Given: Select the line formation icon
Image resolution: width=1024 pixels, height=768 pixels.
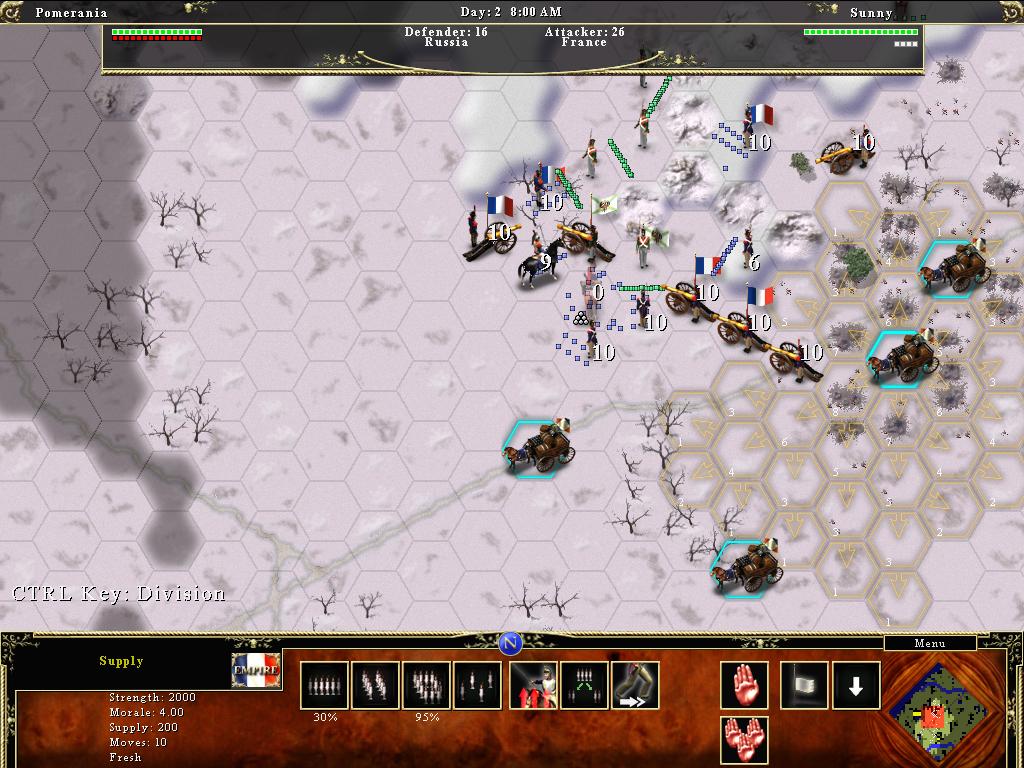Looking at the screenshot, I should (x=324, y=686).
